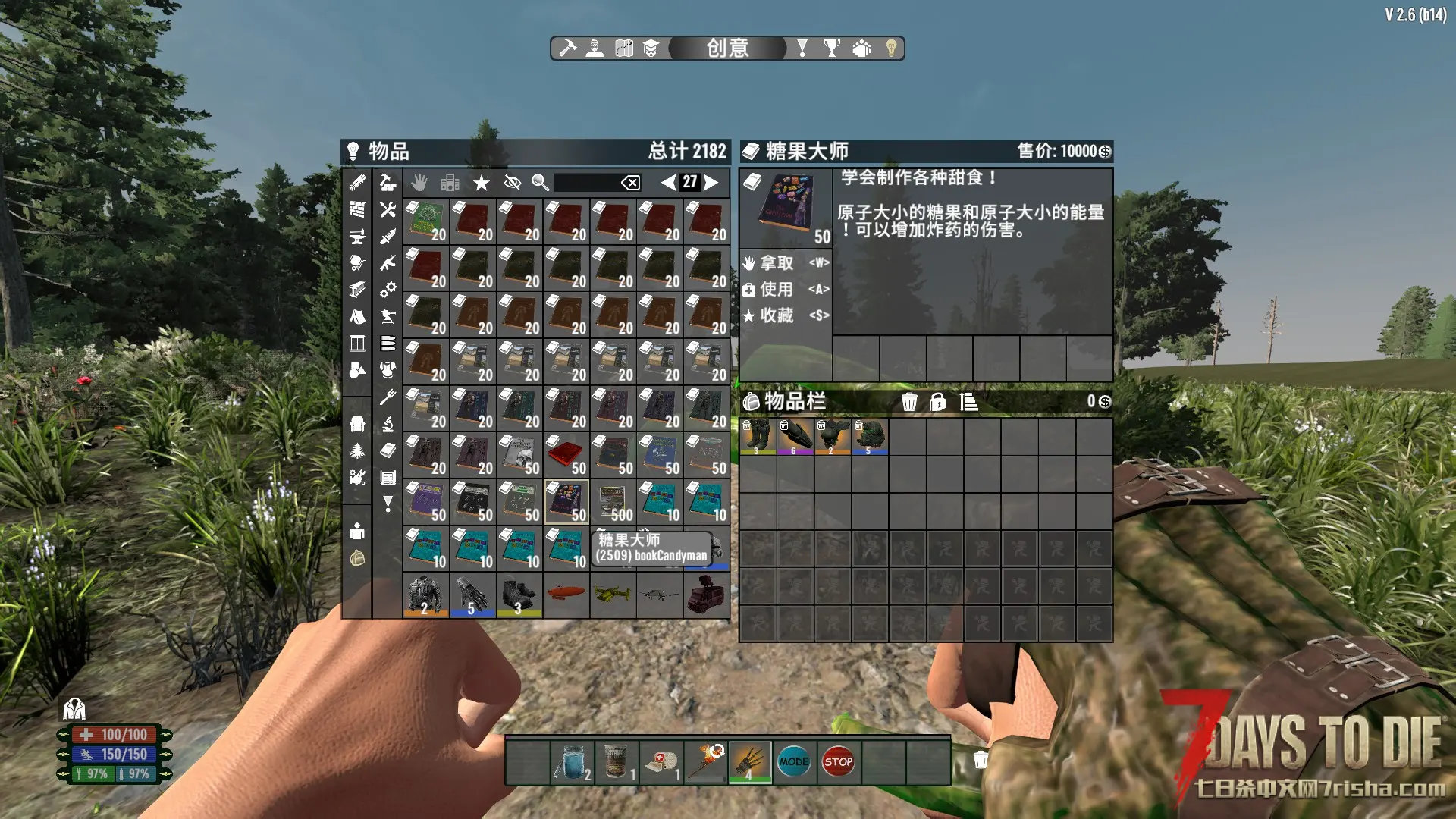Select the red STOP hotbar item
Image resolution: width=1456 pixels, height=819 pixels.
click(838, 762)
